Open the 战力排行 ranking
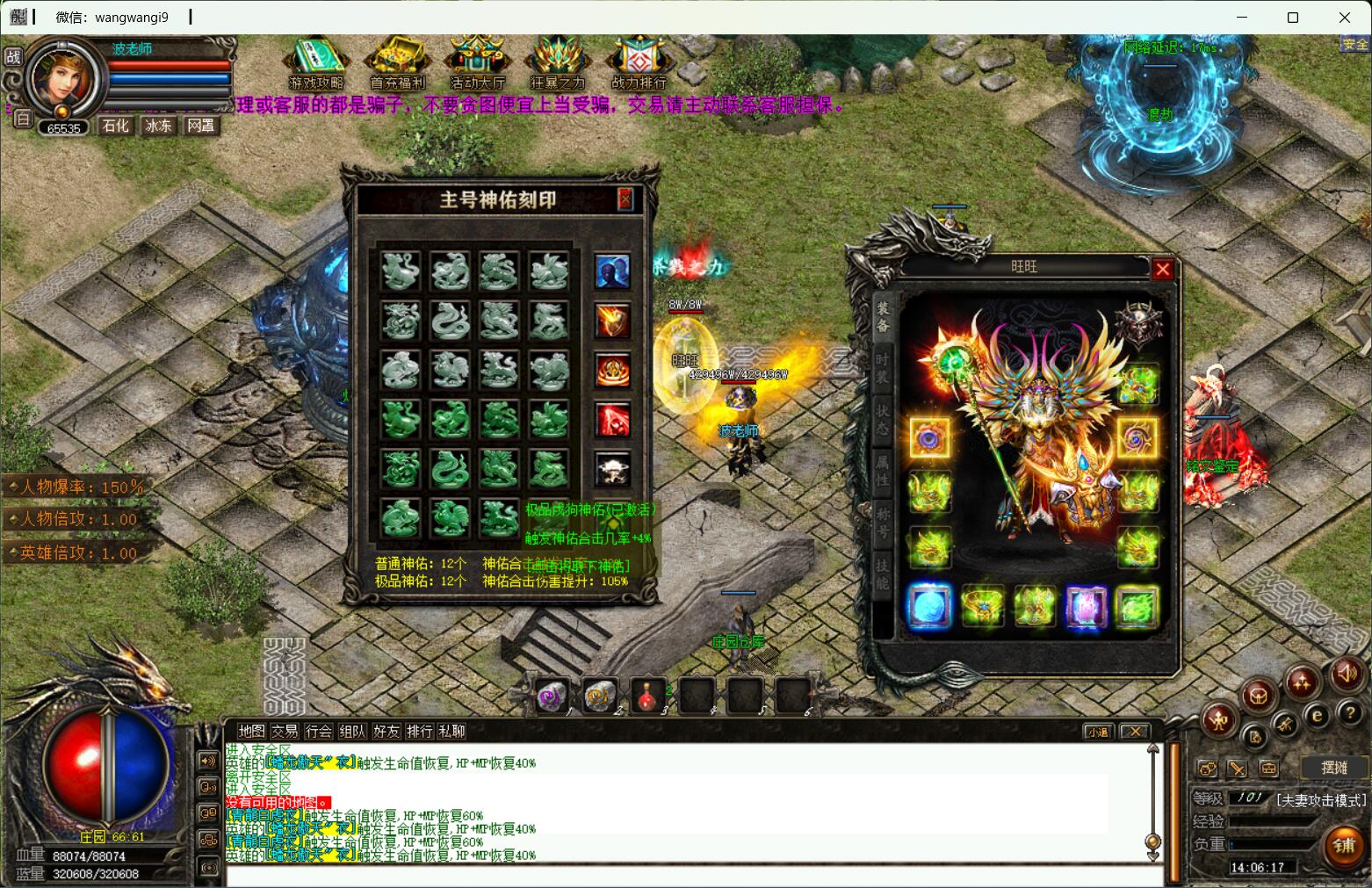The width and height of the screenshot is (1372, 888). point(639,64)
